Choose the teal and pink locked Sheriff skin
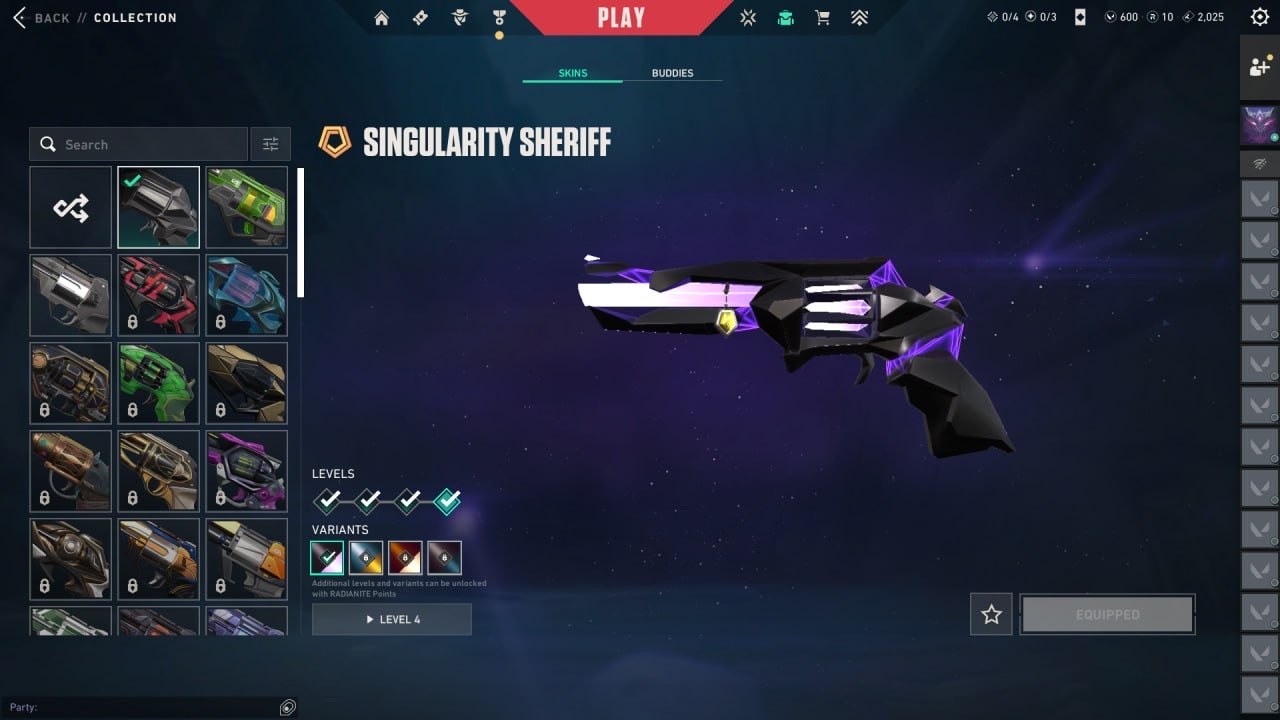The image size is (1280, 720). point(246,295)
